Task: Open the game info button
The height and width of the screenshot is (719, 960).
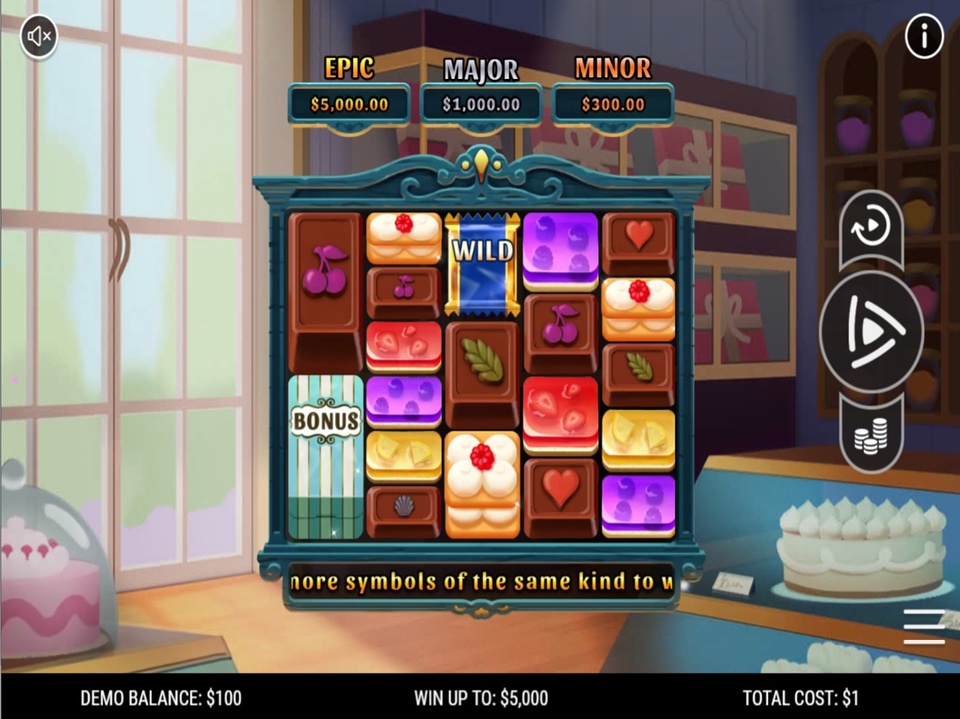Action: 924,38
